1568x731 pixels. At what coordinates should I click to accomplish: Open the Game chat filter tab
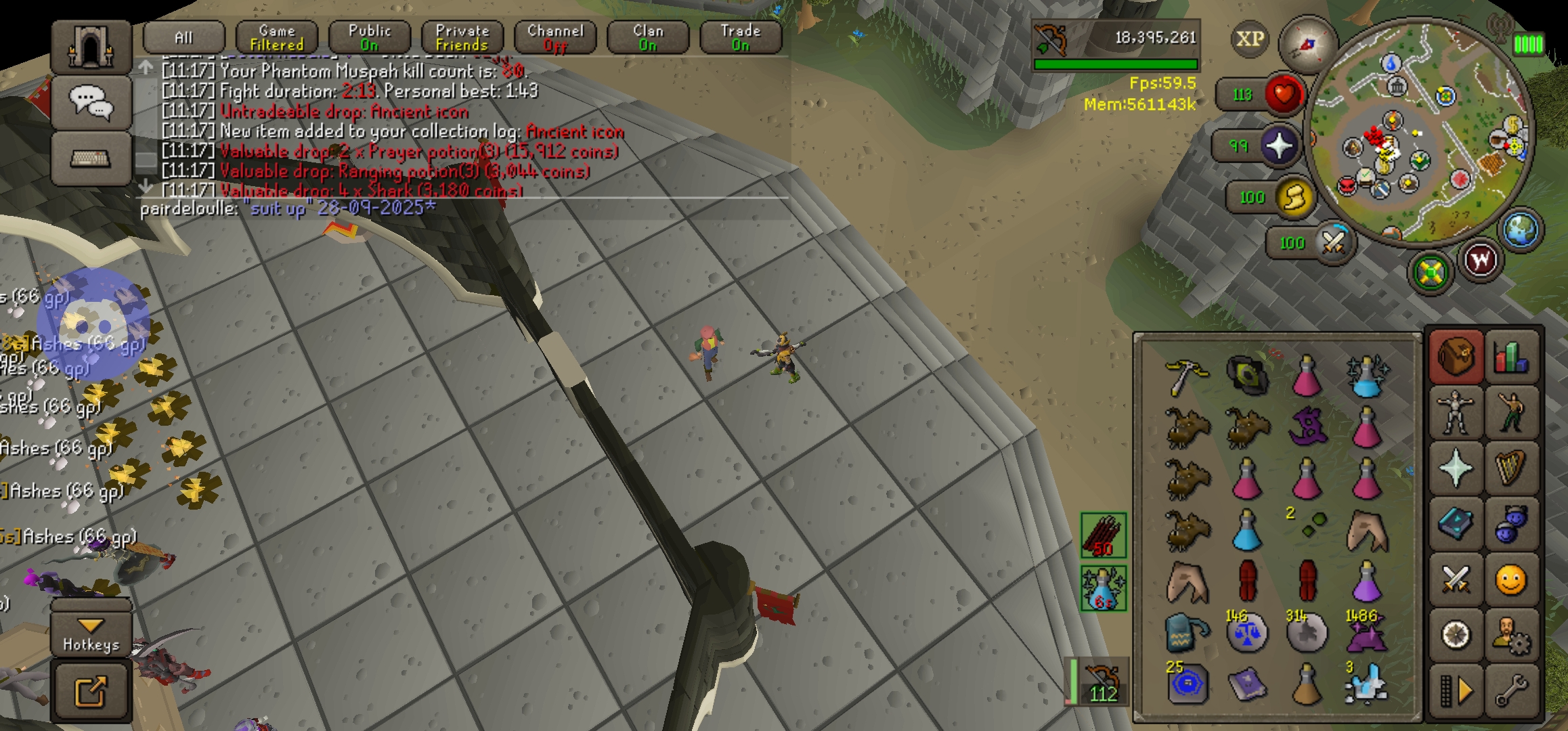point(276,37)
